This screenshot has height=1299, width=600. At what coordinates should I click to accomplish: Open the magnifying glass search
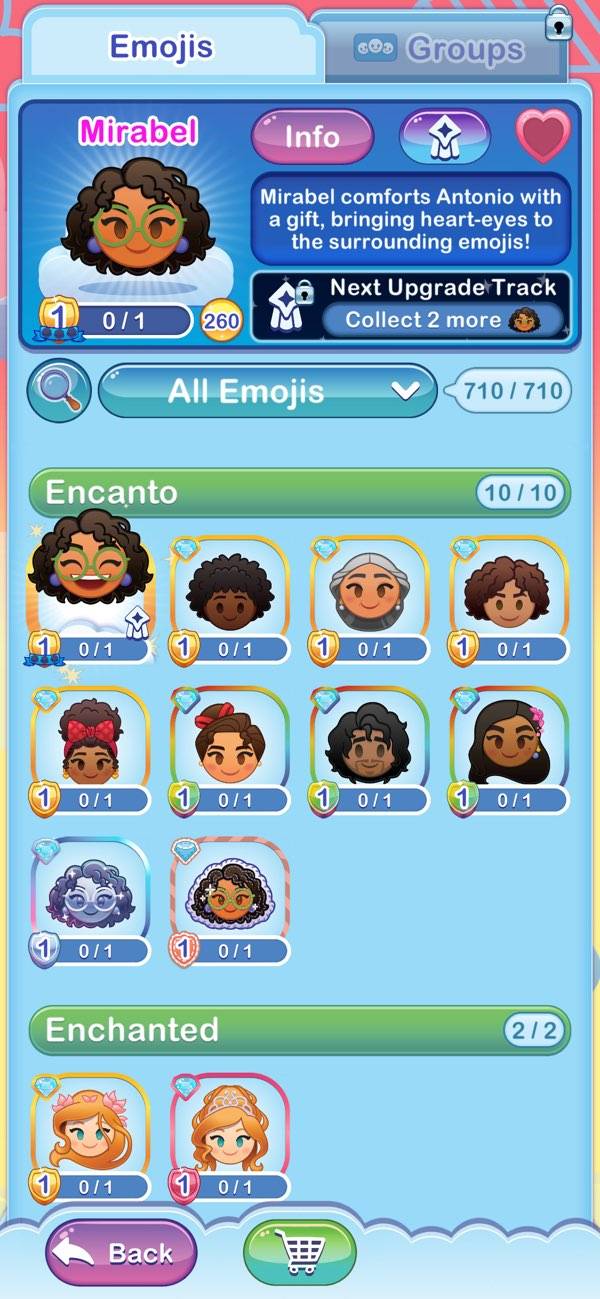(59, 390)
